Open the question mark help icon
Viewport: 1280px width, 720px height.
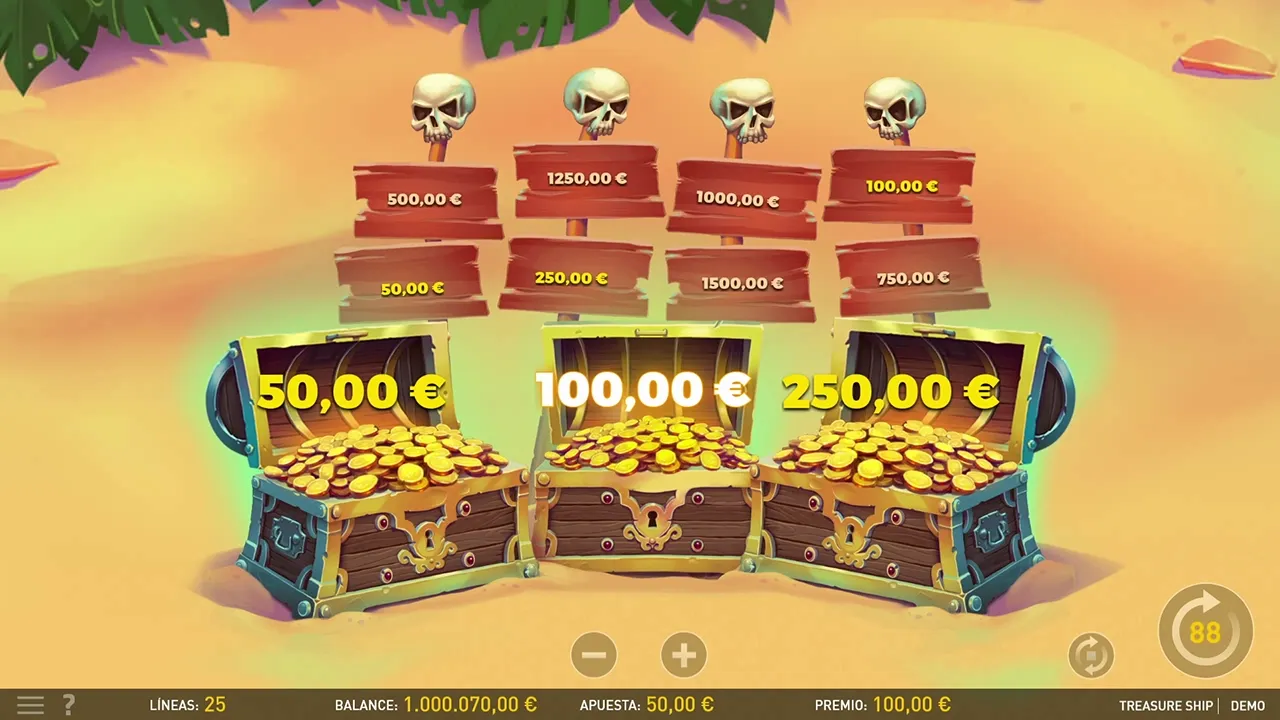point(67,705)
